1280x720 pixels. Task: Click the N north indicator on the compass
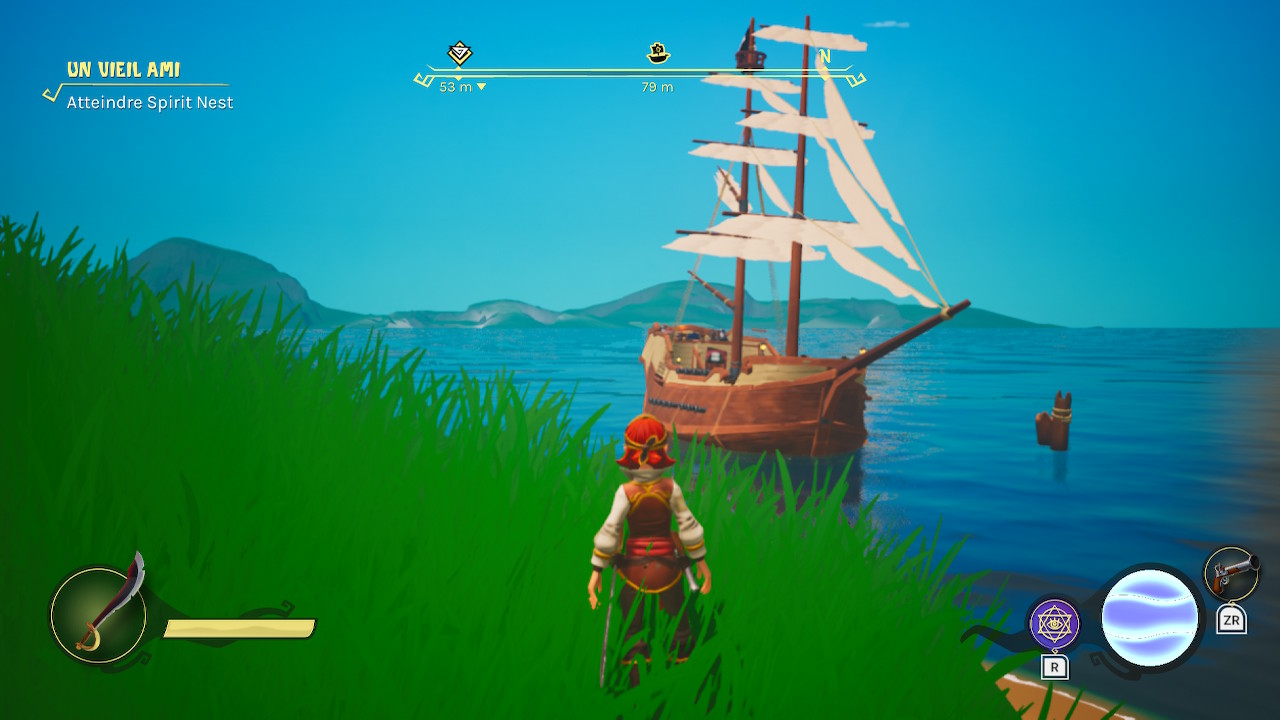click(x=825, y=57)
